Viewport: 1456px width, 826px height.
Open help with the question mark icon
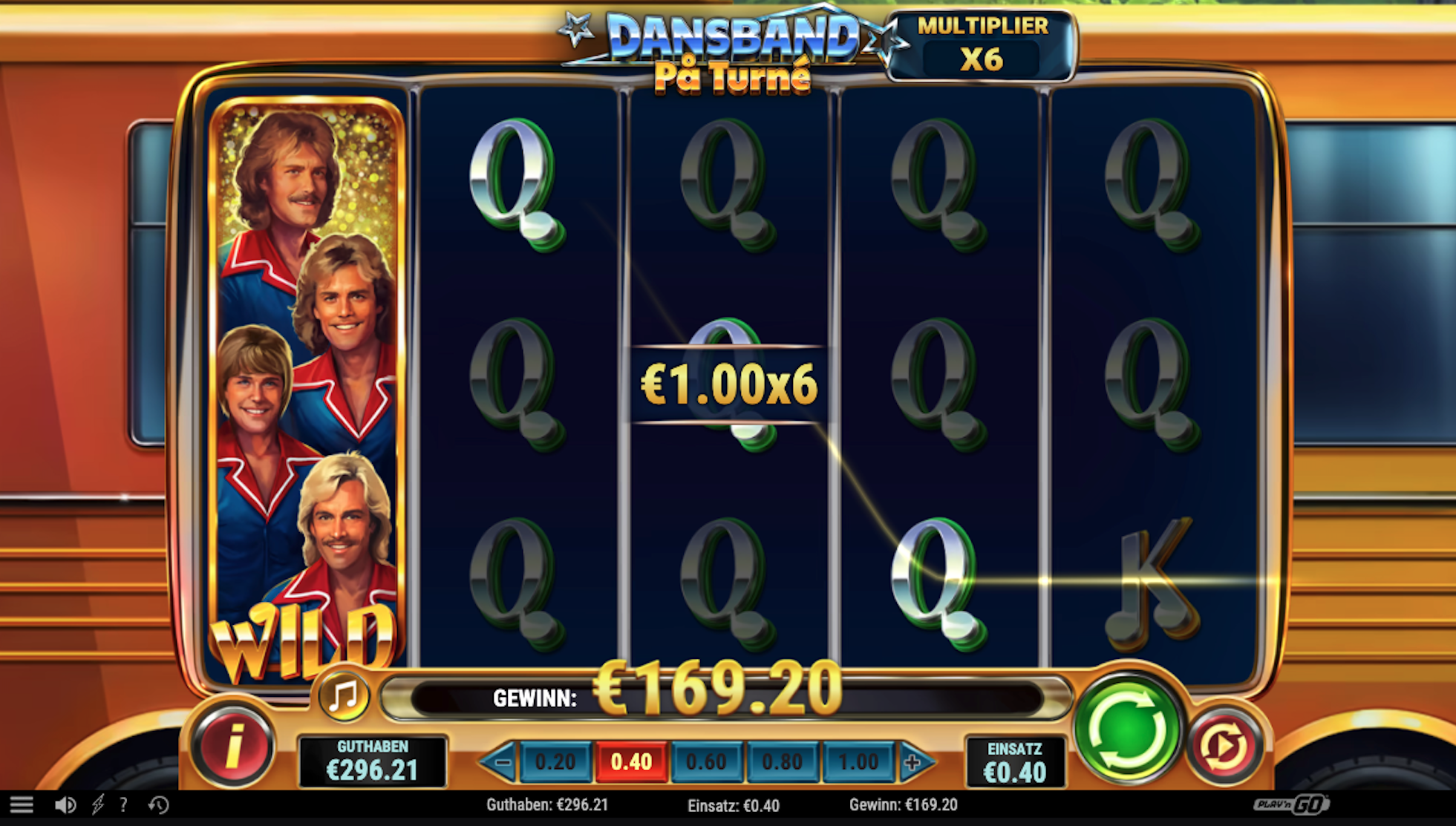click(x=123, y=804)
